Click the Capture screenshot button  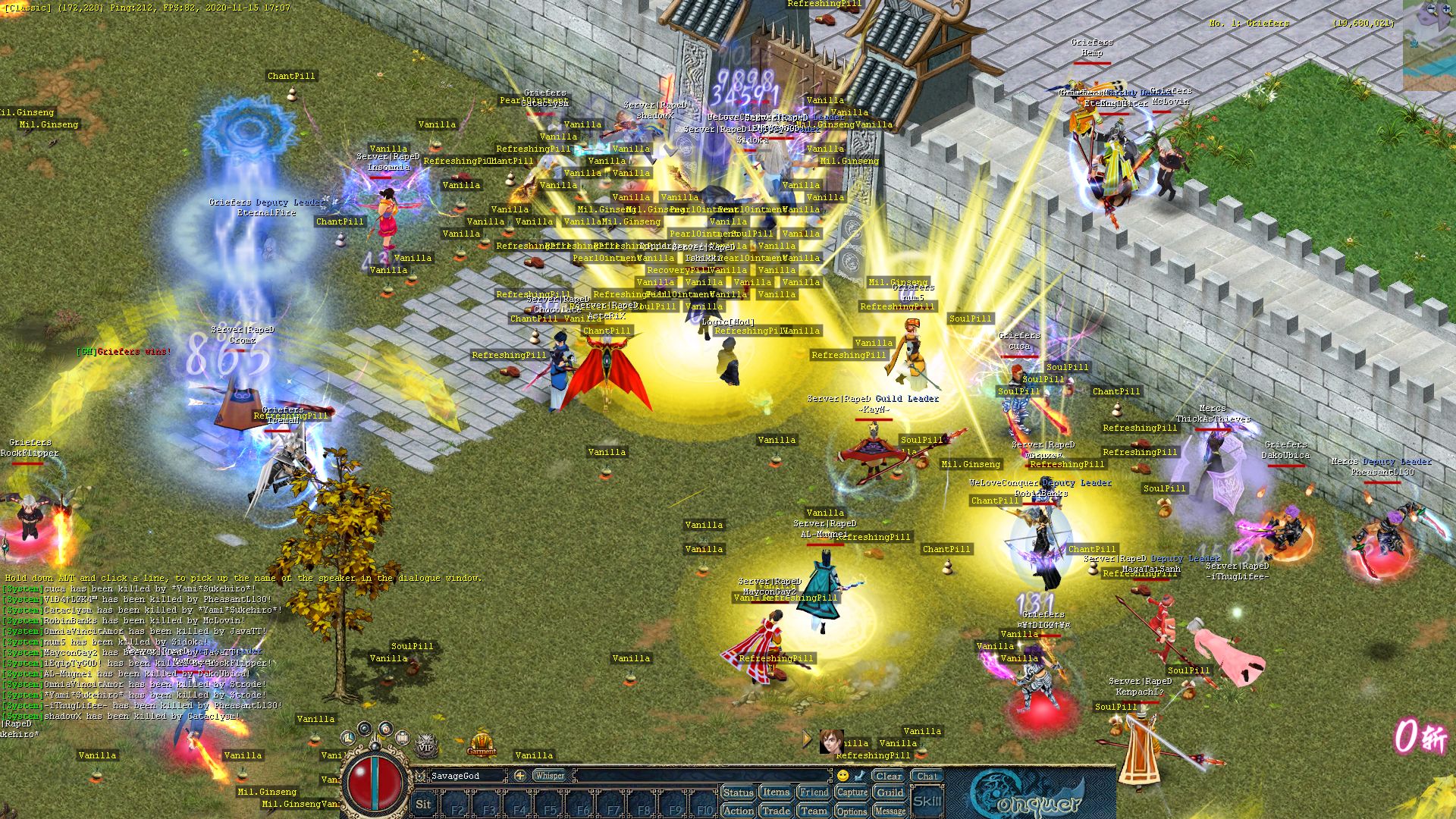[852, 792]
